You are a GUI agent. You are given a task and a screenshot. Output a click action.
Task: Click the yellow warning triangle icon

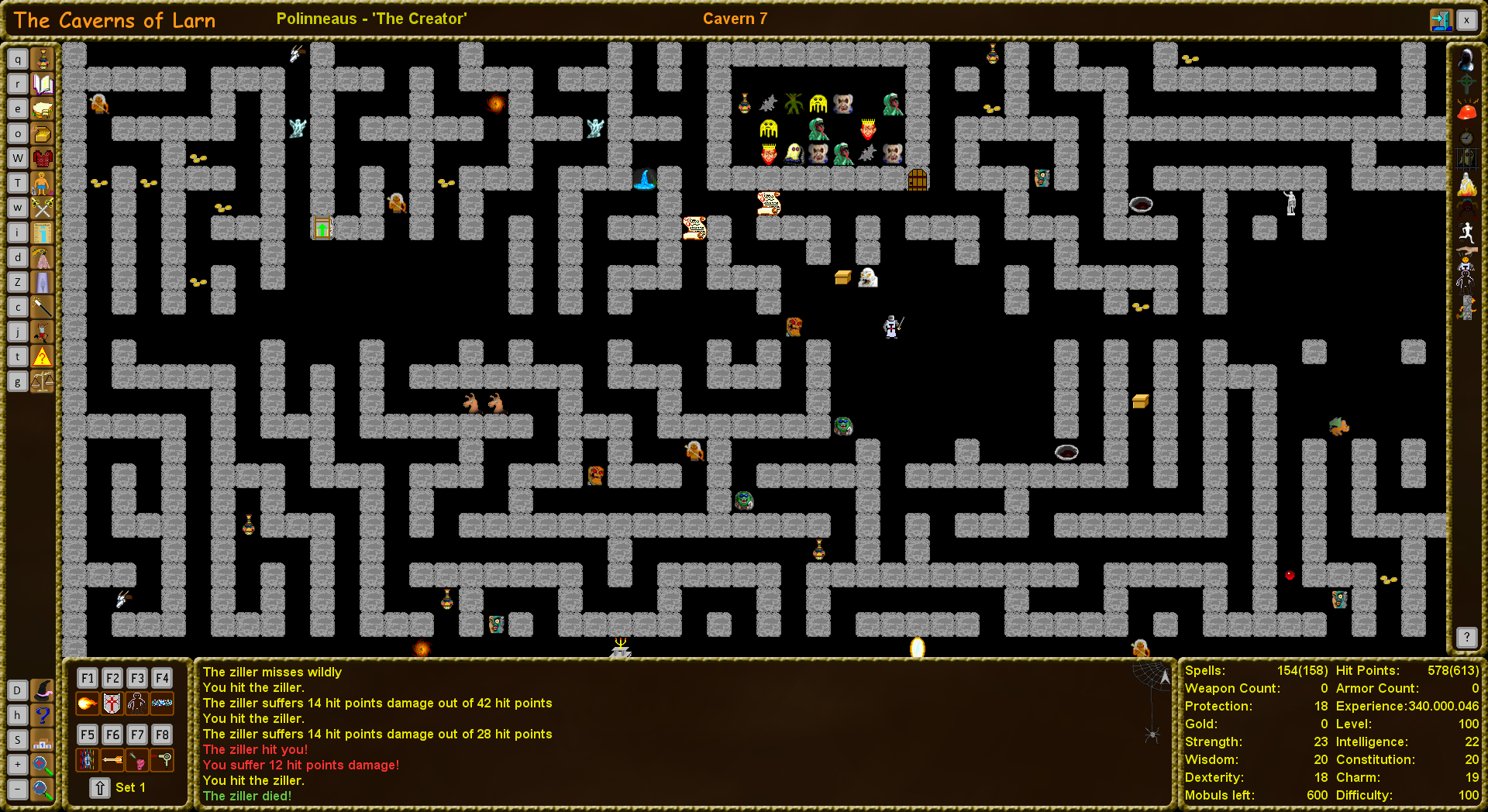[x=43, y=356]
